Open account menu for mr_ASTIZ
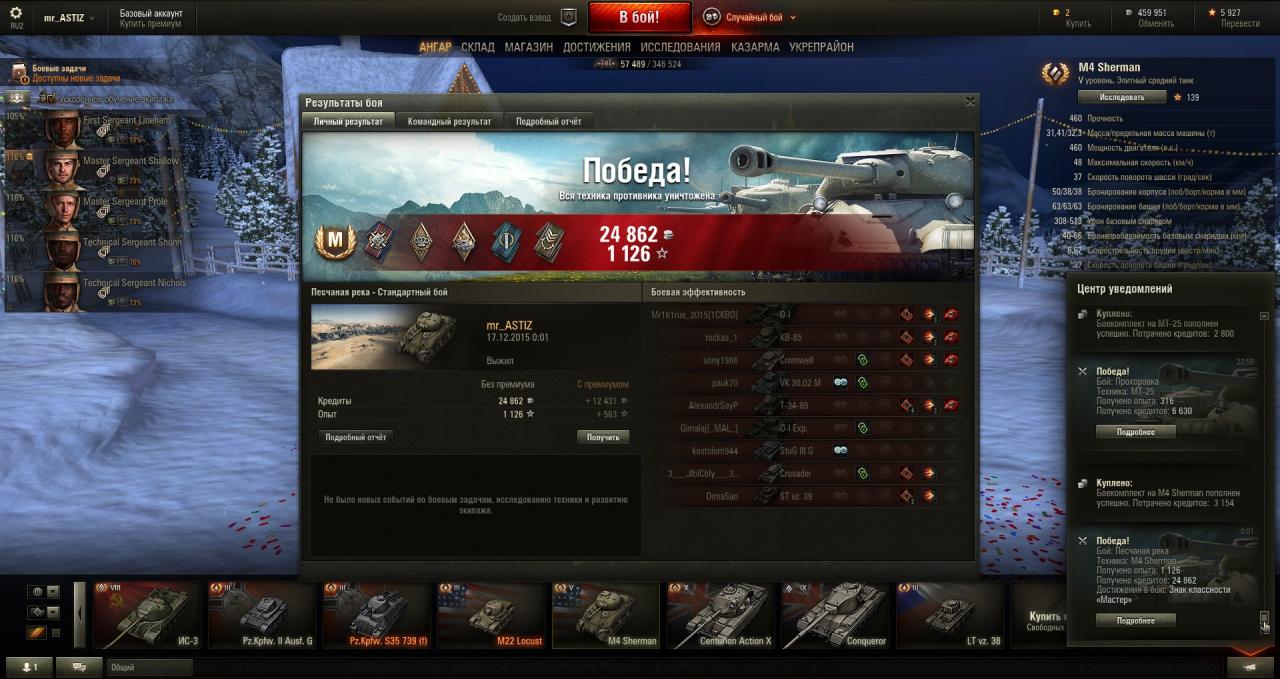Screen dimensions: 1280x679 pos(70,18)
